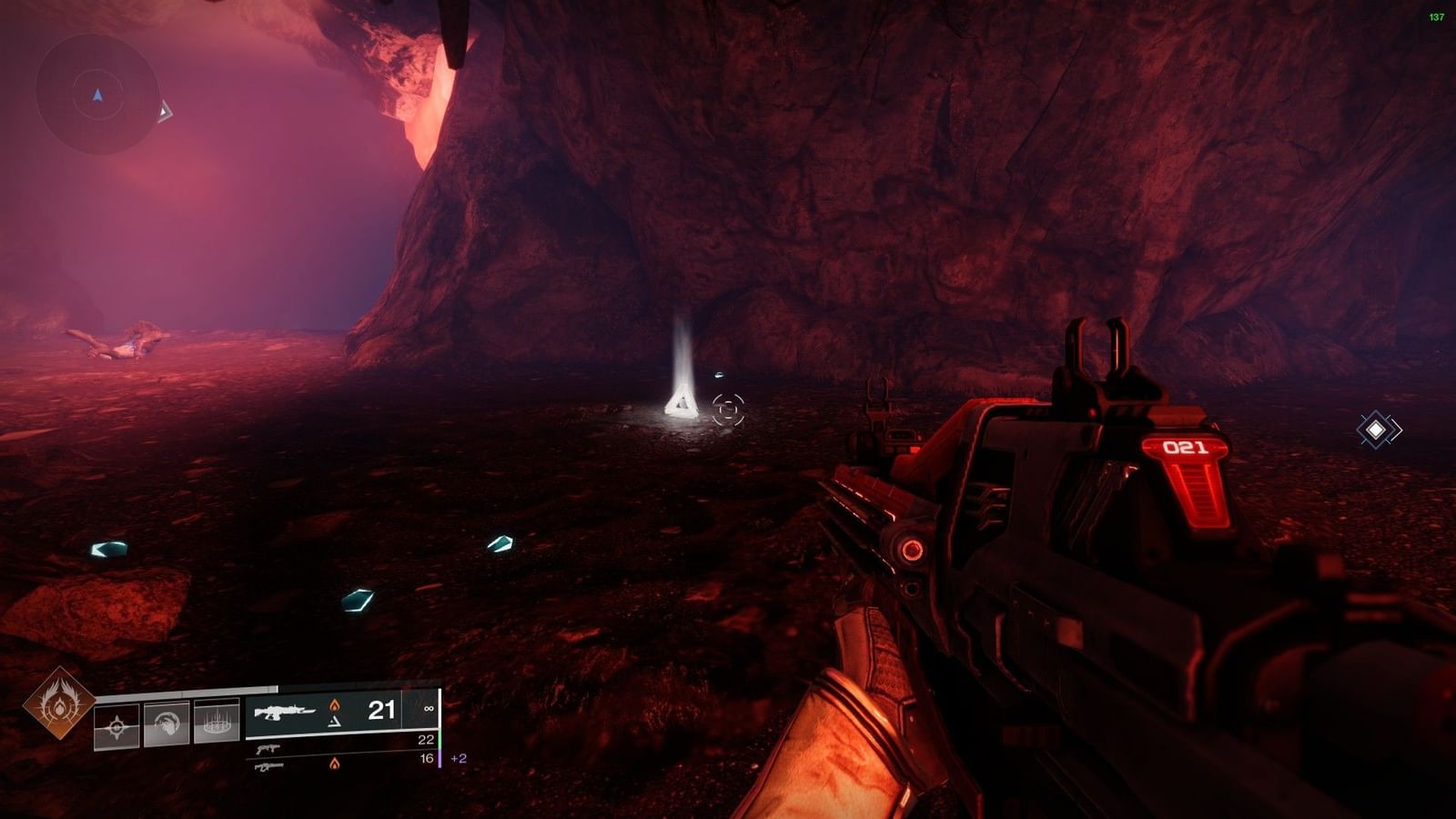Click the ammo count showing 21
The width and height of the screenshot is (1456, 819).
tap(382, 708)
